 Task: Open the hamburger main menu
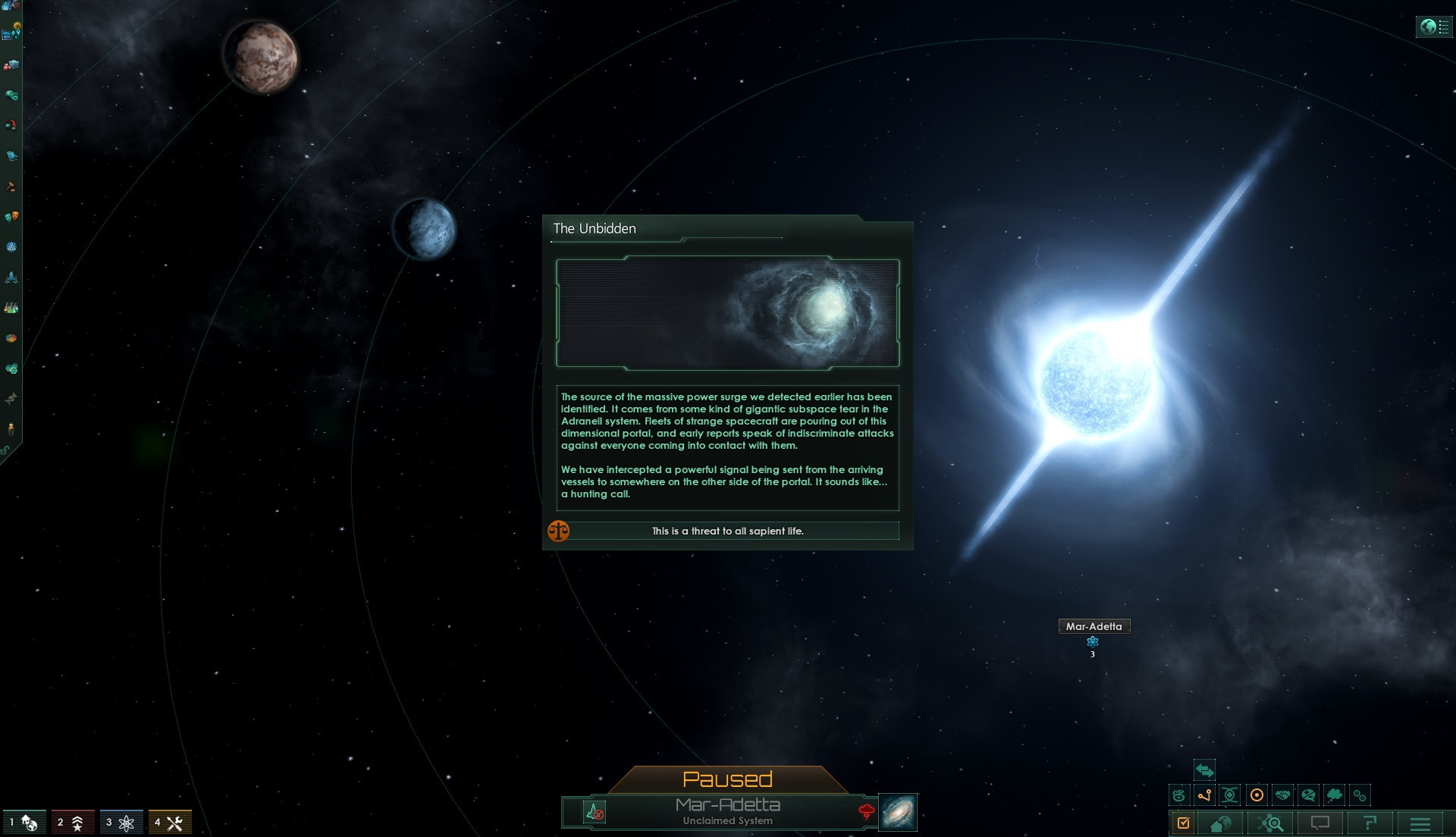[x=1420, y=823]
